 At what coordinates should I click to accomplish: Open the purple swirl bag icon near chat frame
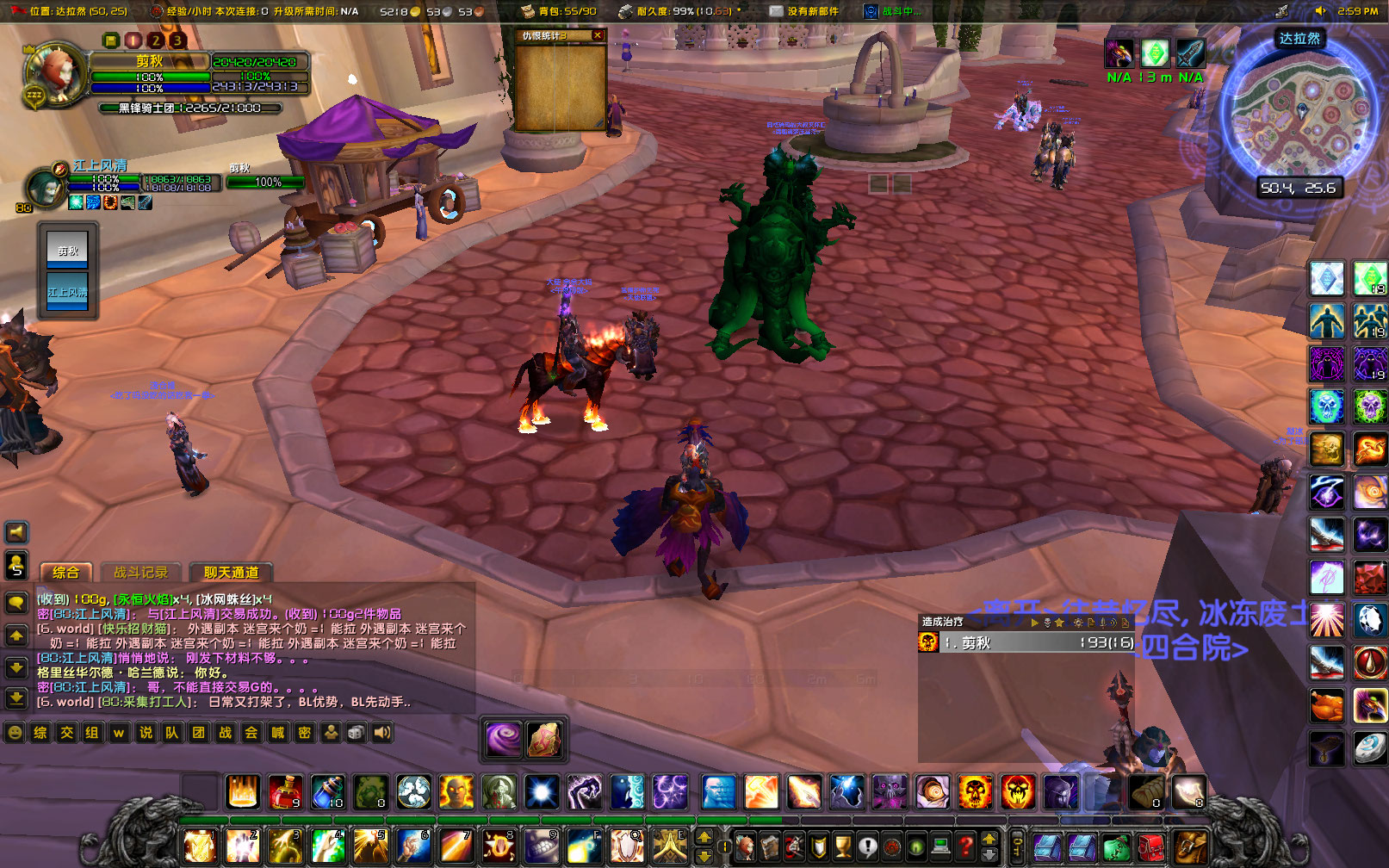click(x=502, y=738)
